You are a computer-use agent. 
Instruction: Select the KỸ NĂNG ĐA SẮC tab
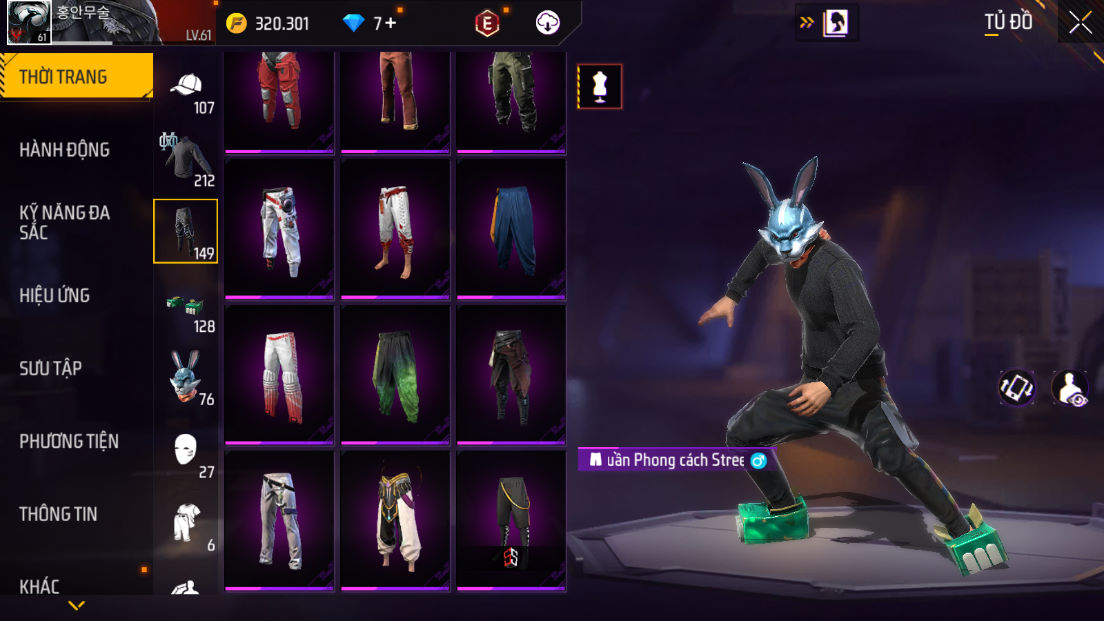[x=65, y=222]
